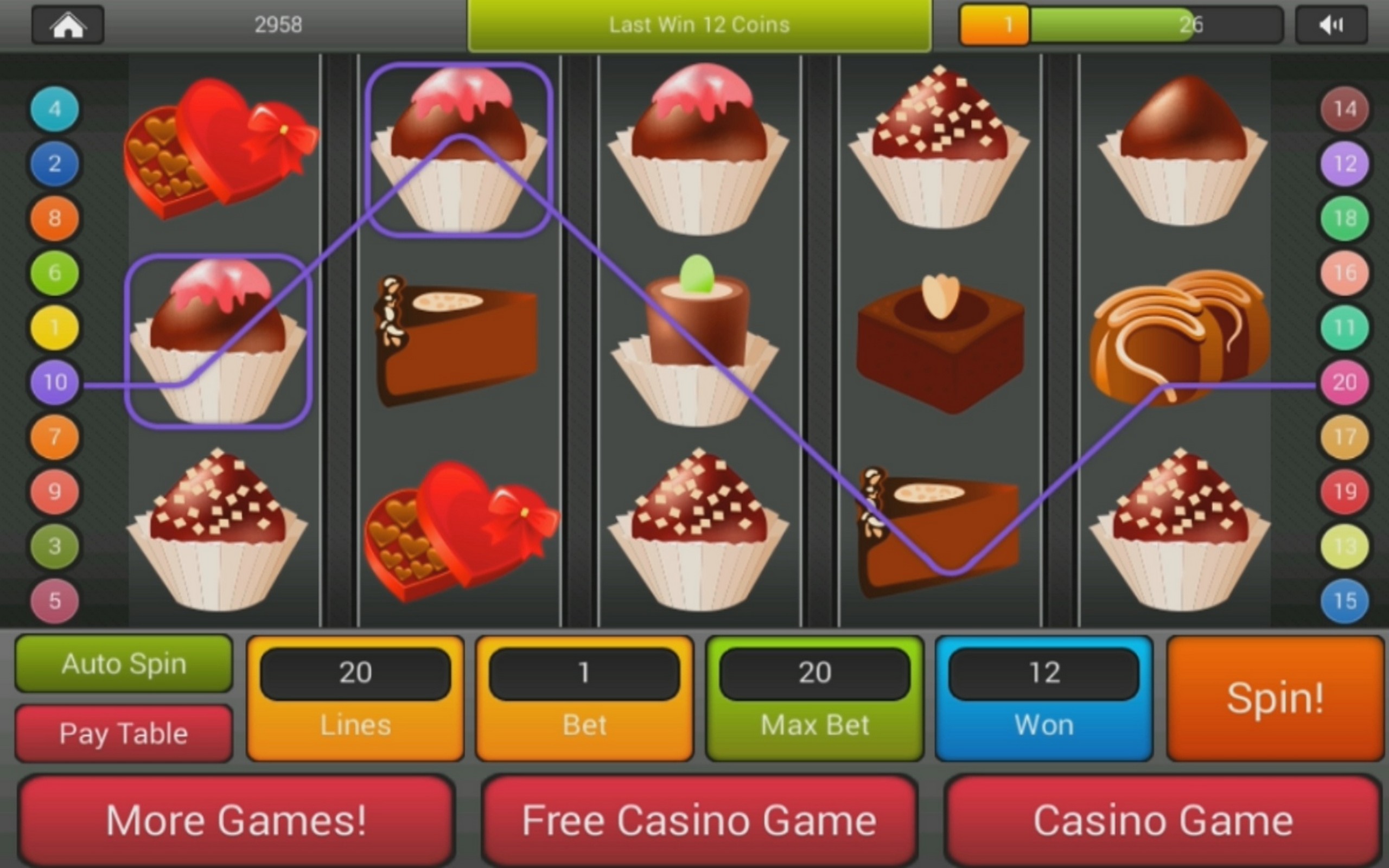Select payline circle 5 at the bottom left

point(54,601)
